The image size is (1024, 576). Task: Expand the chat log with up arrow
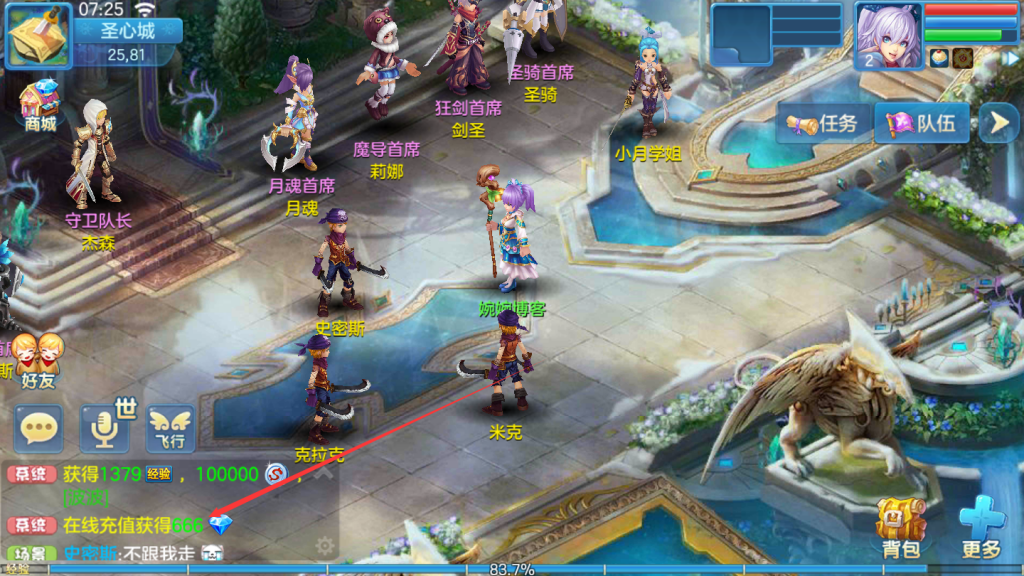[322, 473]
